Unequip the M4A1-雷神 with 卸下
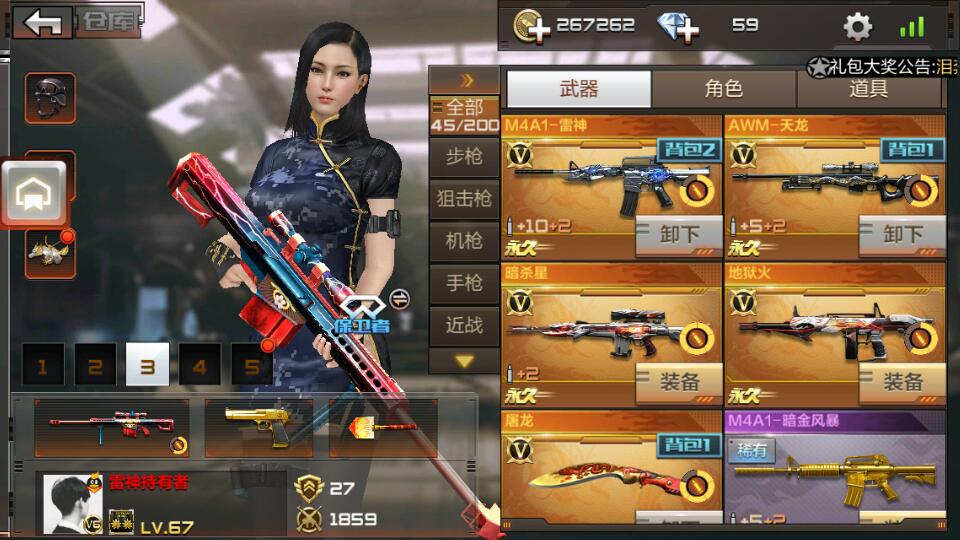The height and width of the screenshot is (540, 960). [x=679, y=235]
